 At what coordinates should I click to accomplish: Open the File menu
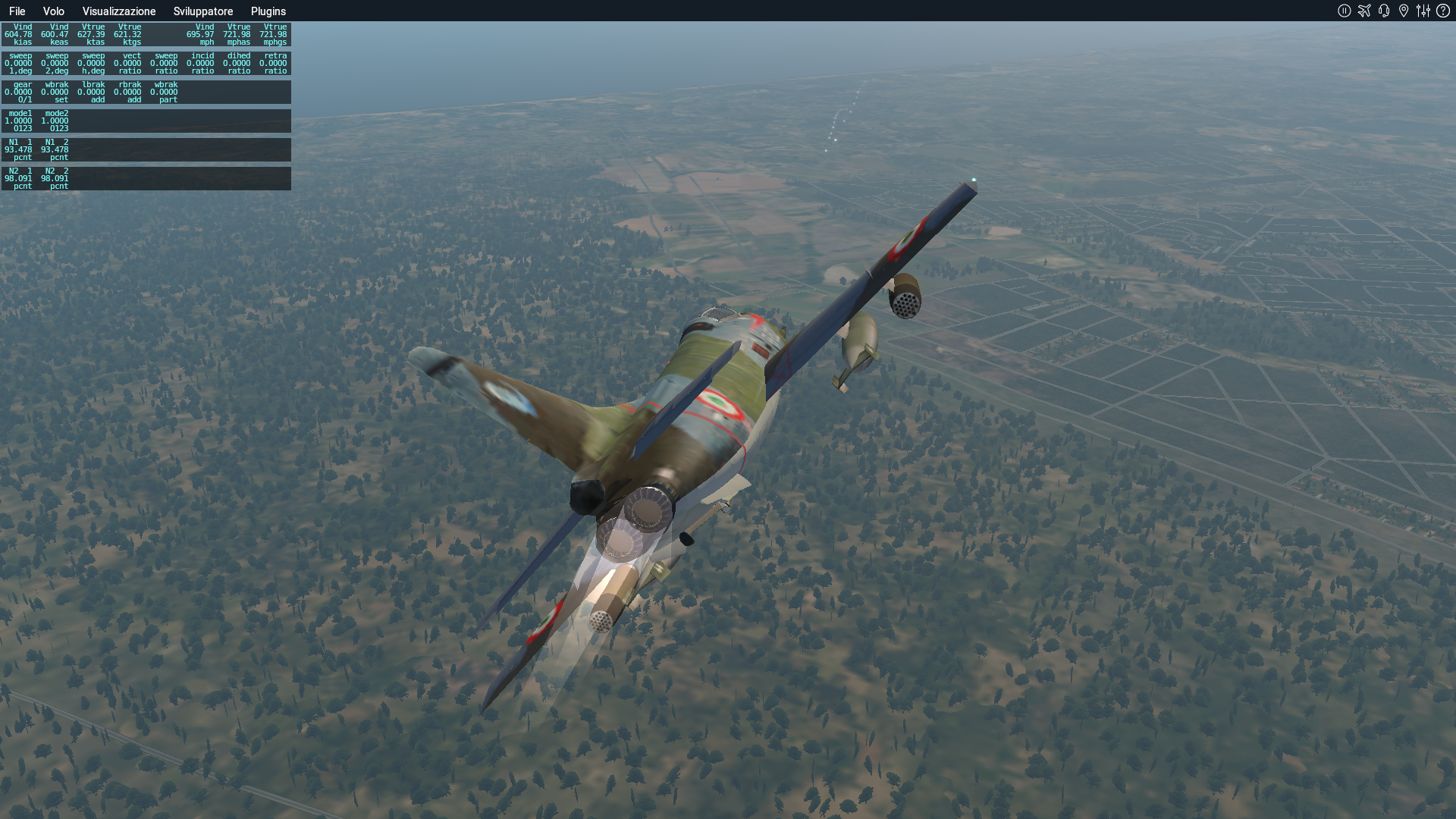pos(17,11)
